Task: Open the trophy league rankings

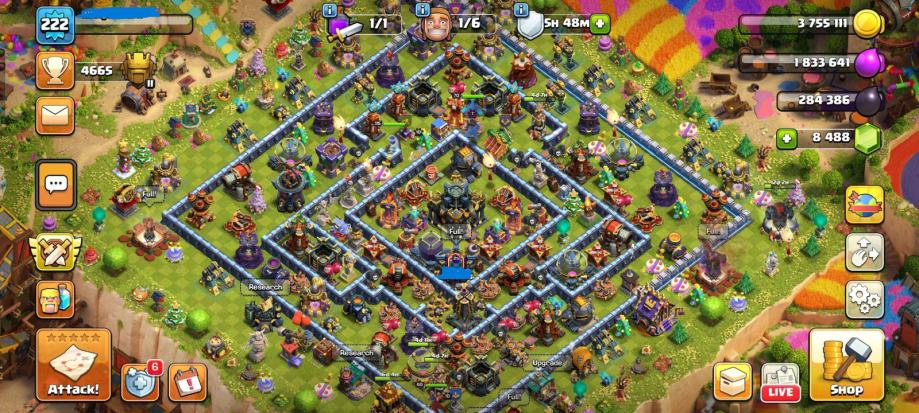Action: coord(55,70)
